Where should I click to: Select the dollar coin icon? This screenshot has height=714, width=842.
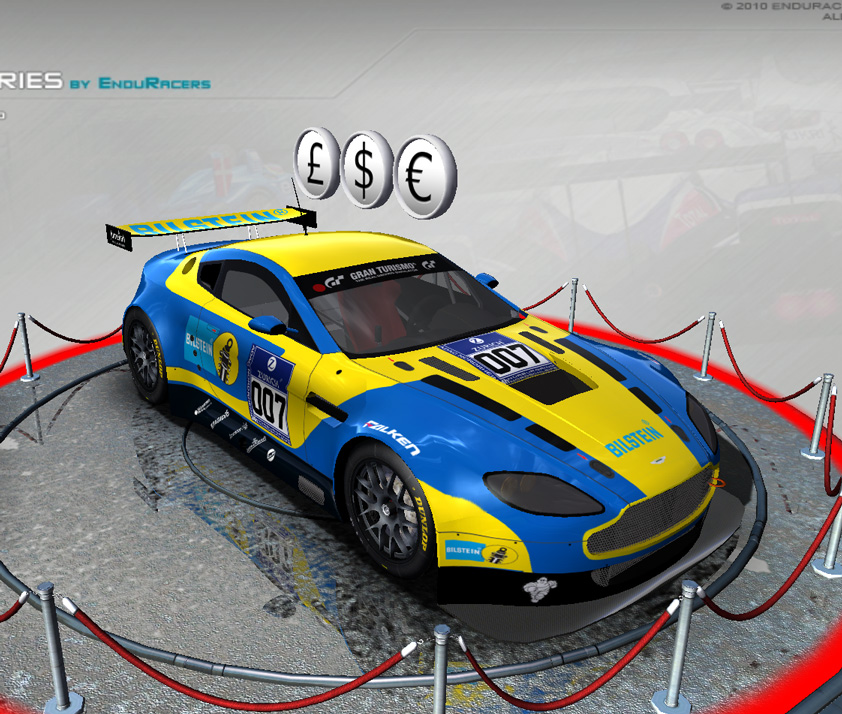point(366,171)
